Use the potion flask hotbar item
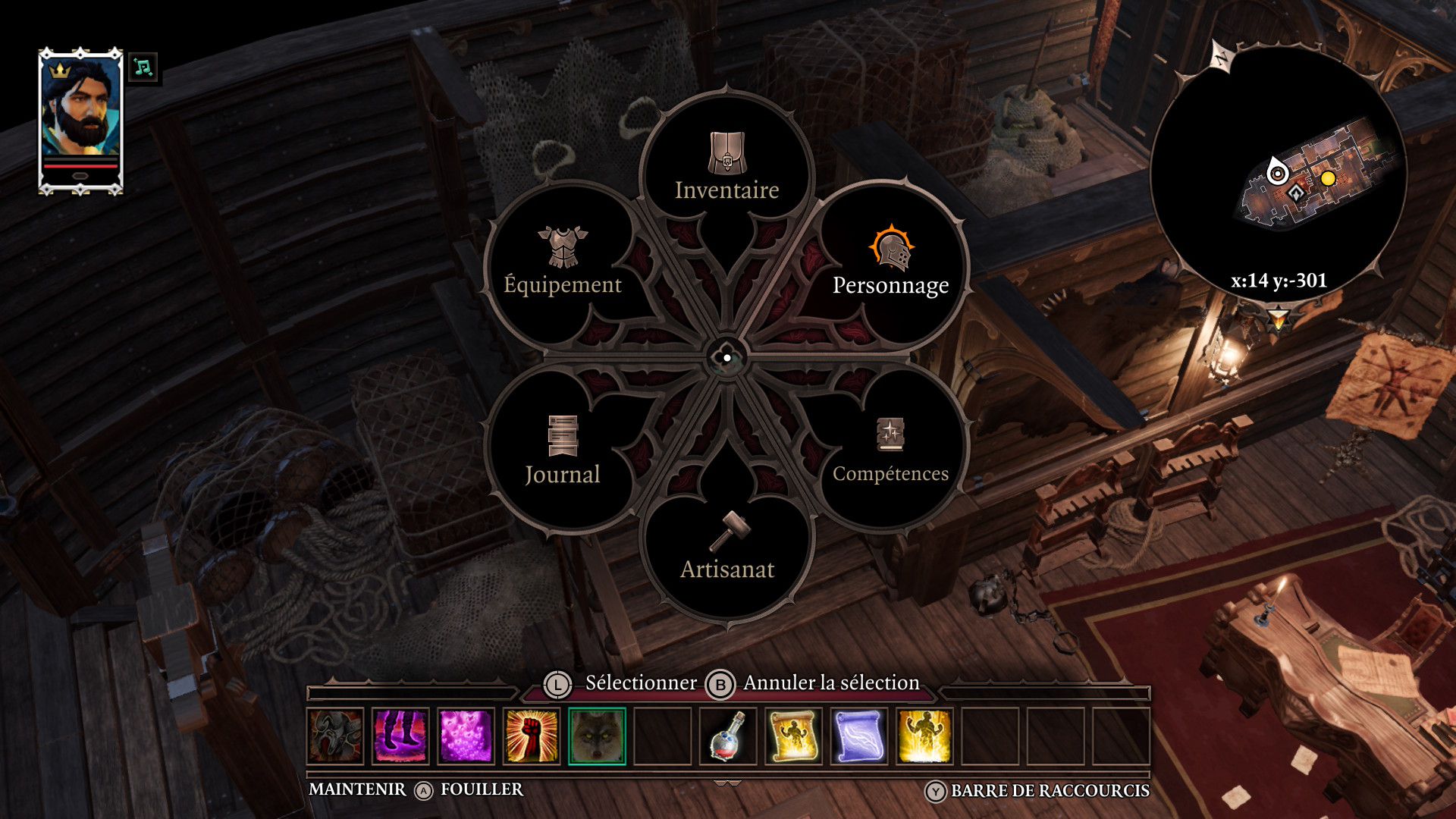 (728, 736)
